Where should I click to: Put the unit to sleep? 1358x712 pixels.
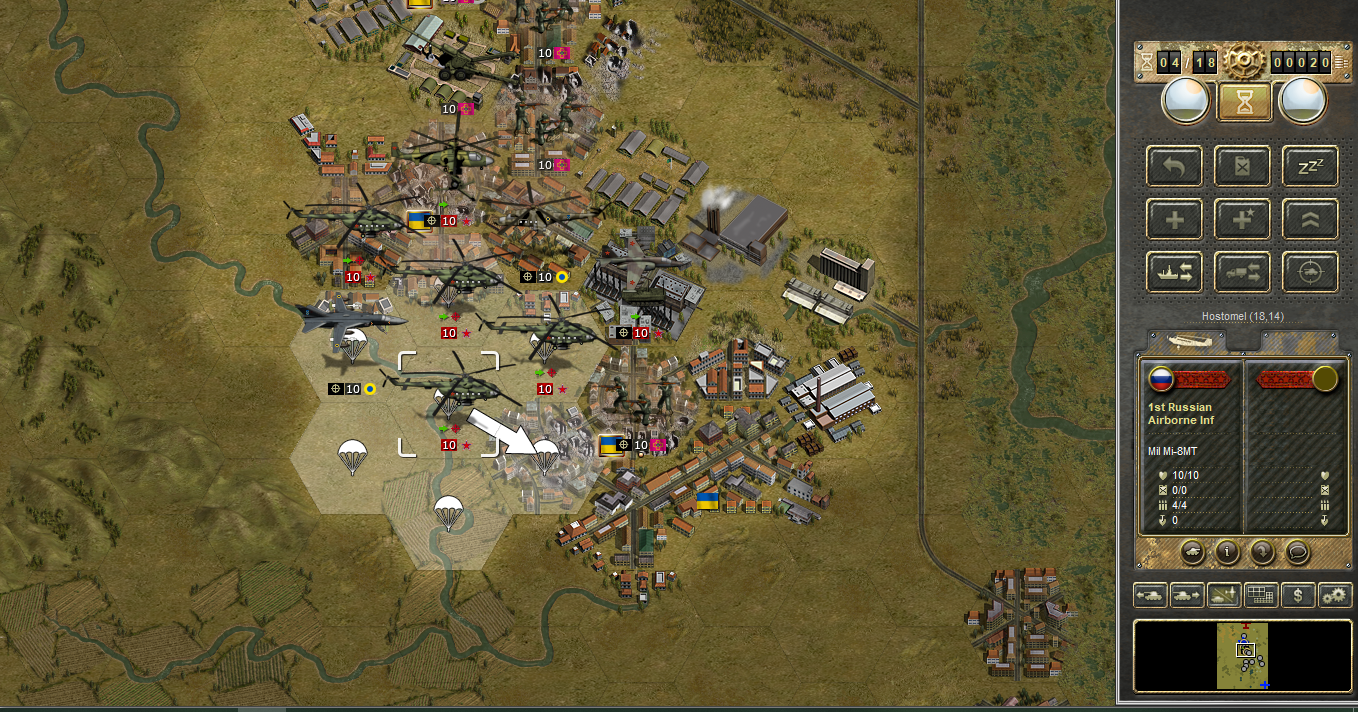coord(1310,166)
